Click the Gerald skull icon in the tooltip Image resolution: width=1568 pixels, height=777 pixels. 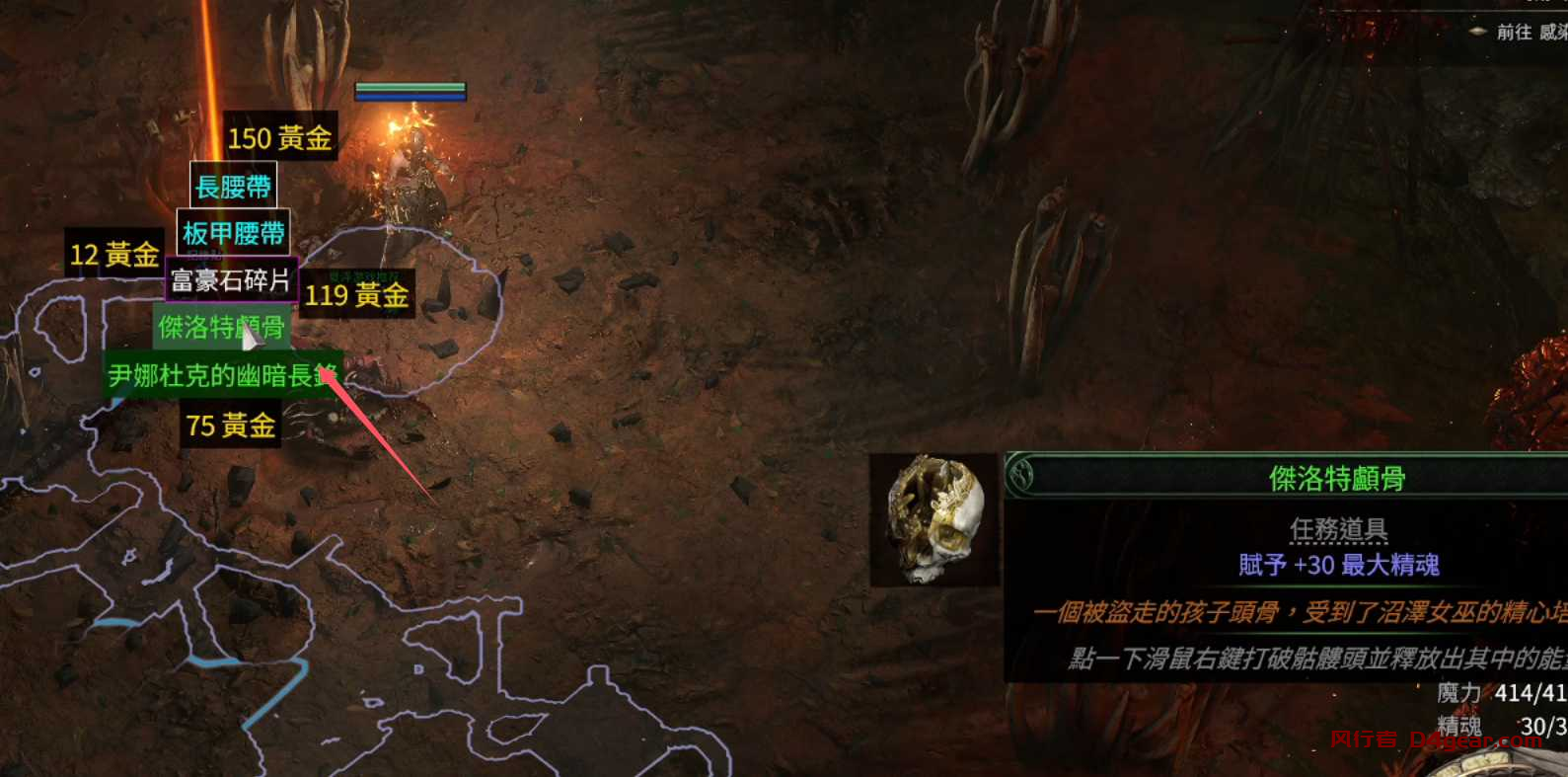pos(933,518)
